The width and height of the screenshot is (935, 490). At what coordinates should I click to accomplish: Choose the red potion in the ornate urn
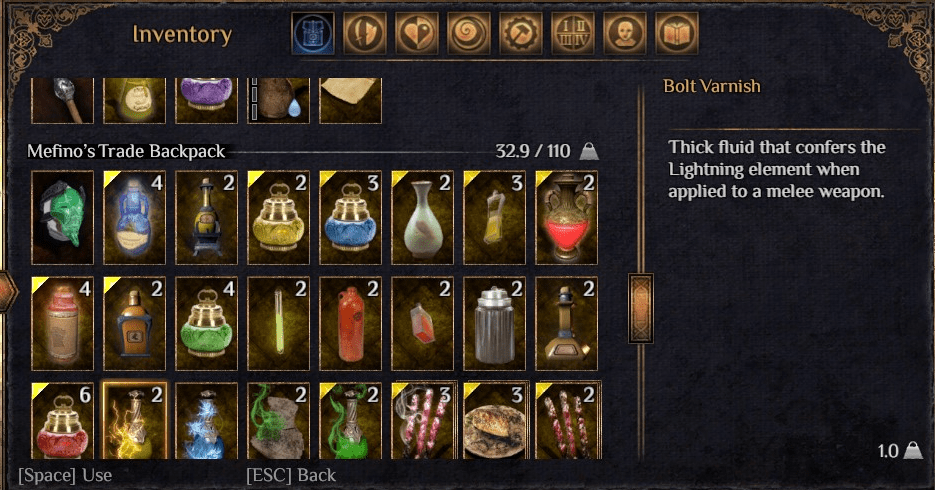[566, 217]
